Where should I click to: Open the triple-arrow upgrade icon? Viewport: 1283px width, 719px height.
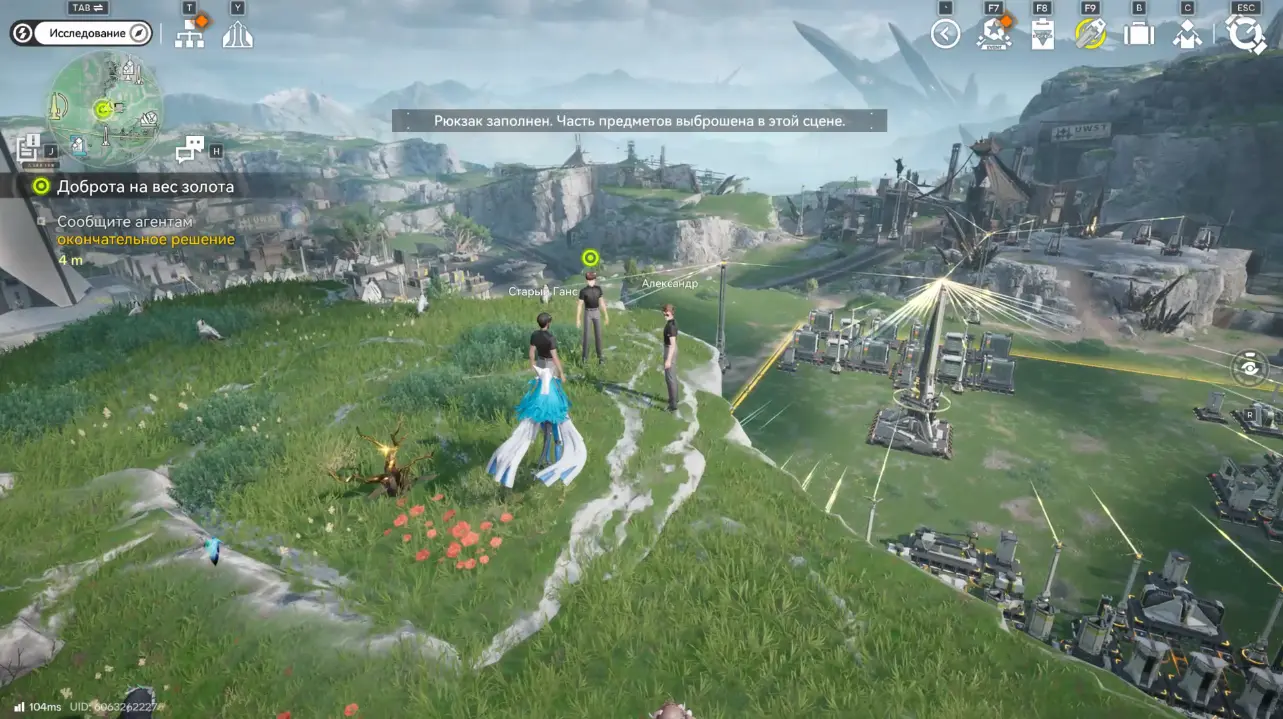(238, 35)
